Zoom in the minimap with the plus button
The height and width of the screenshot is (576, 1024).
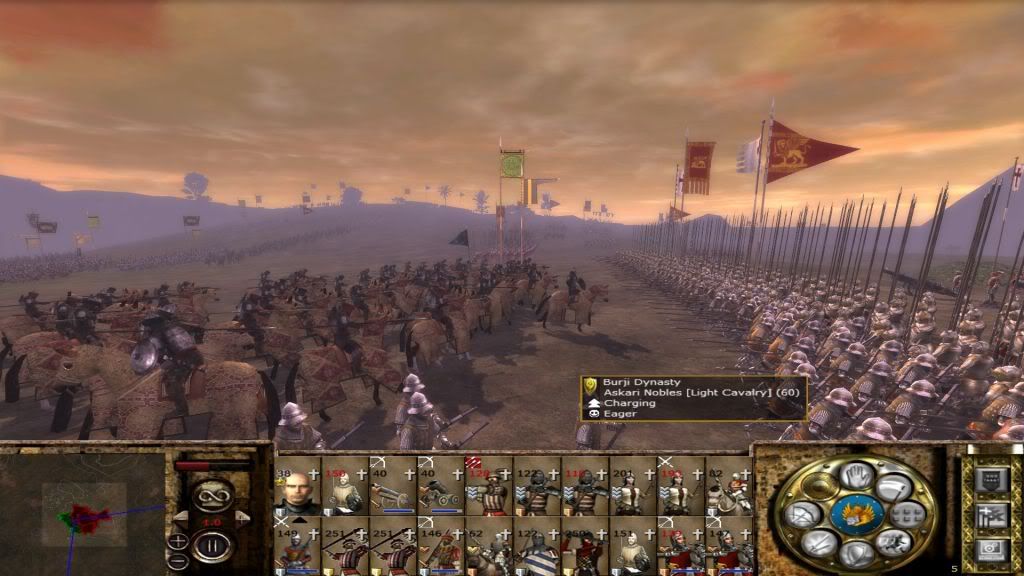tap(177, 542)
